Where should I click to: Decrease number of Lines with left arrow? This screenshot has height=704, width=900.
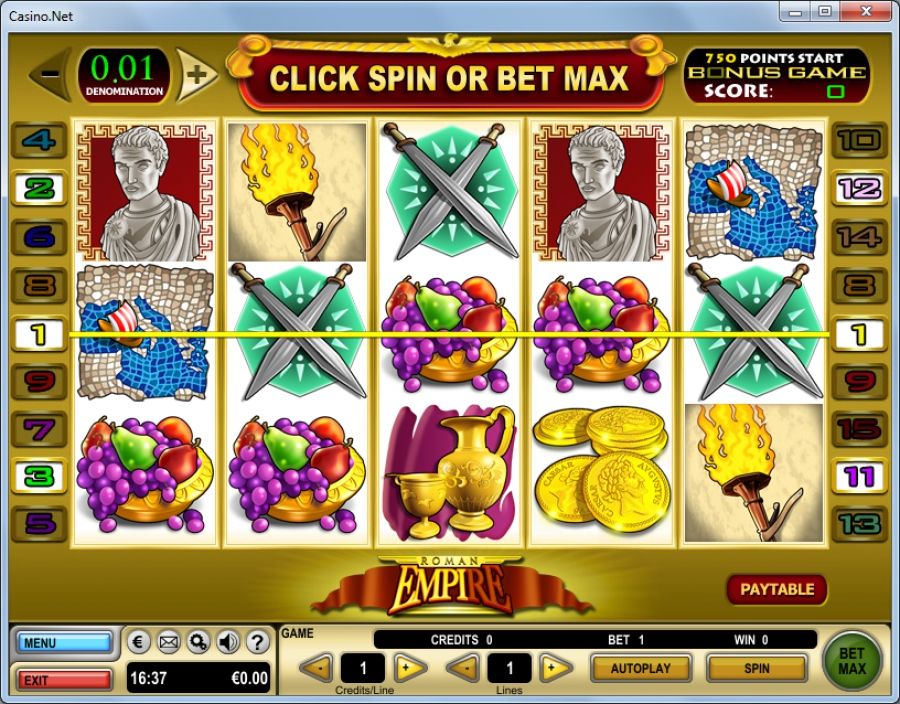[462, 667]
